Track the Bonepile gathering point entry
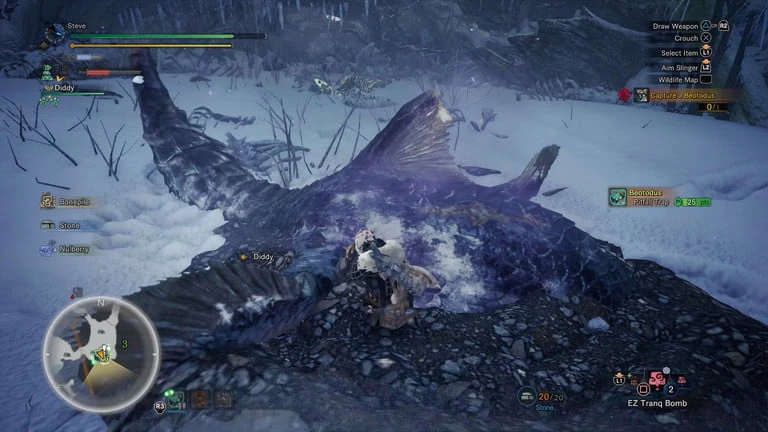The image size is (768, 432). click(66, 201)
